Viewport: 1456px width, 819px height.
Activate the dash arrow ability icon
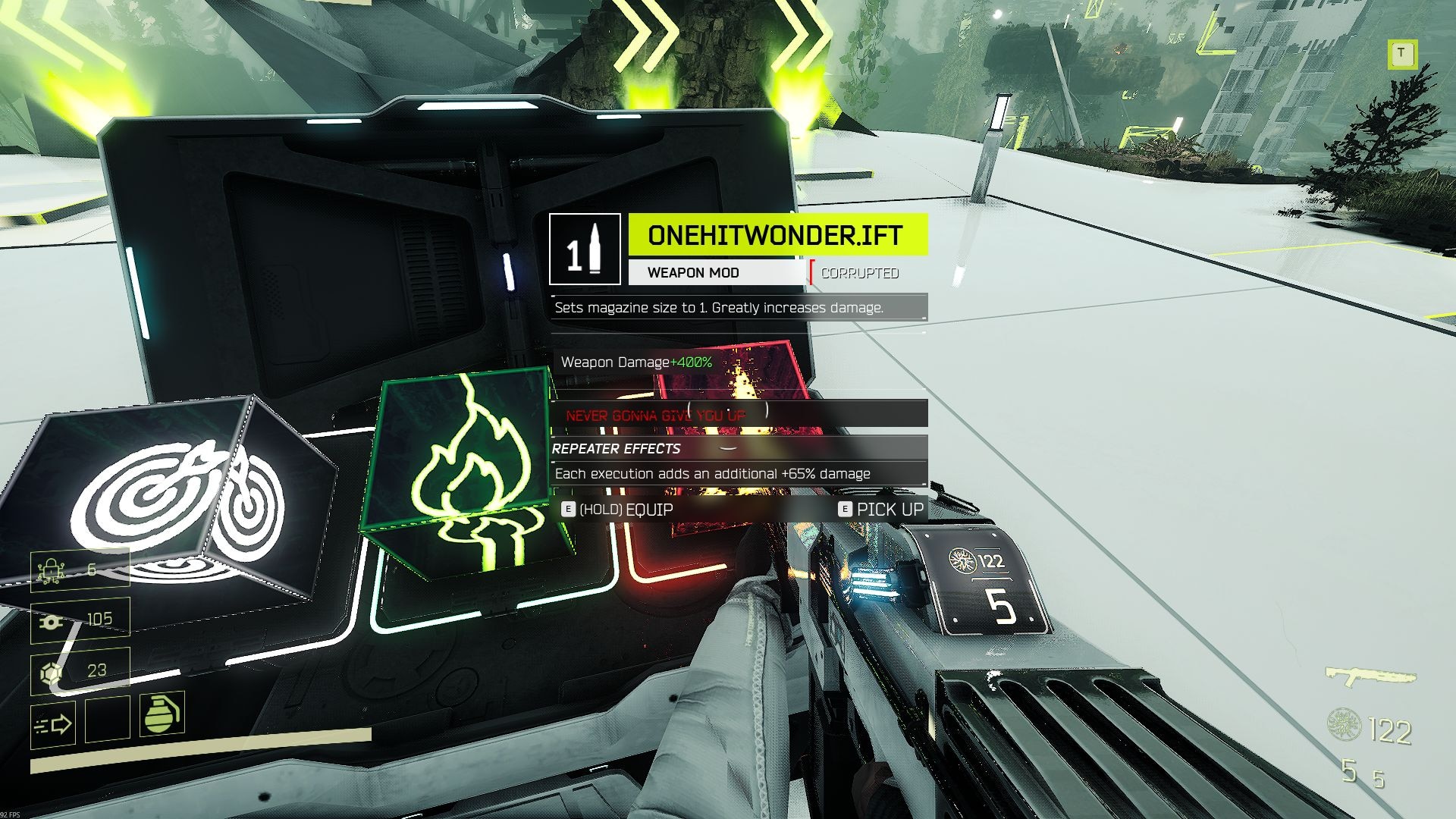[53, 725]
